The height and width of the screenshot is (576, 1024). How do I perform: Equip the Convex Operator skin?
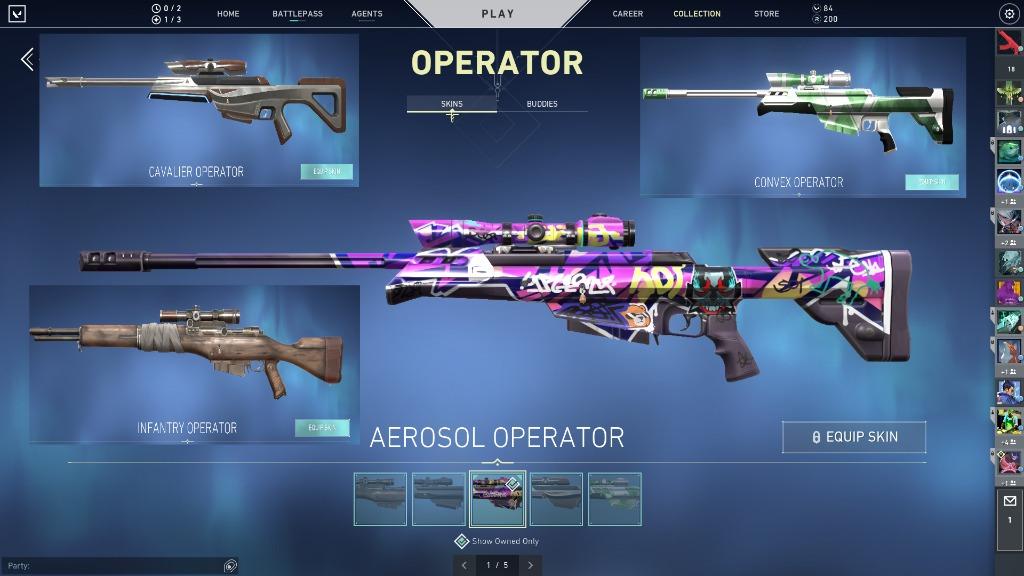(x=932, y=182)
